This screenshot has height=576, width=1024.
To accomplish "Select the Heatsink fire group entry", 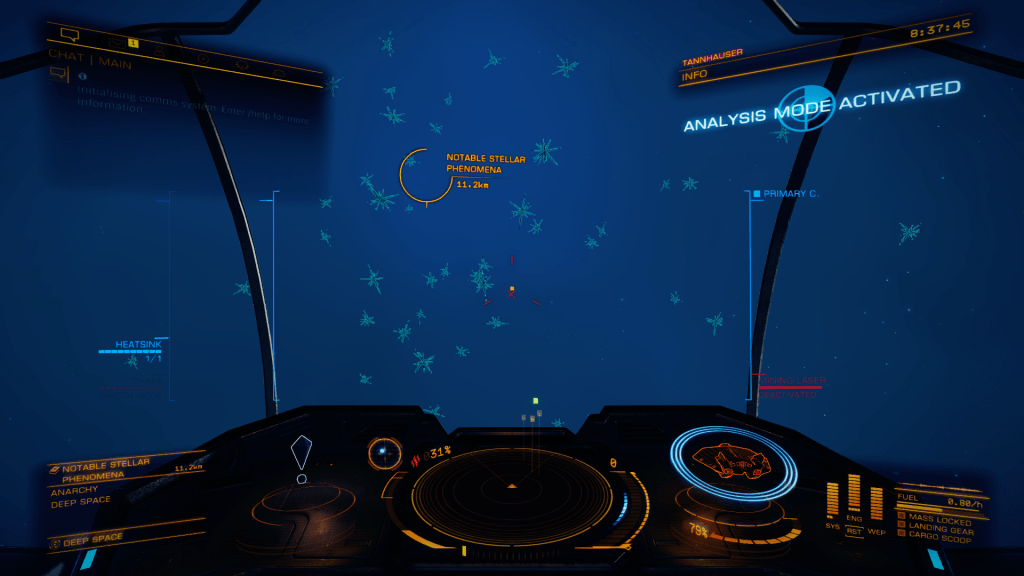I will point(137,345).
